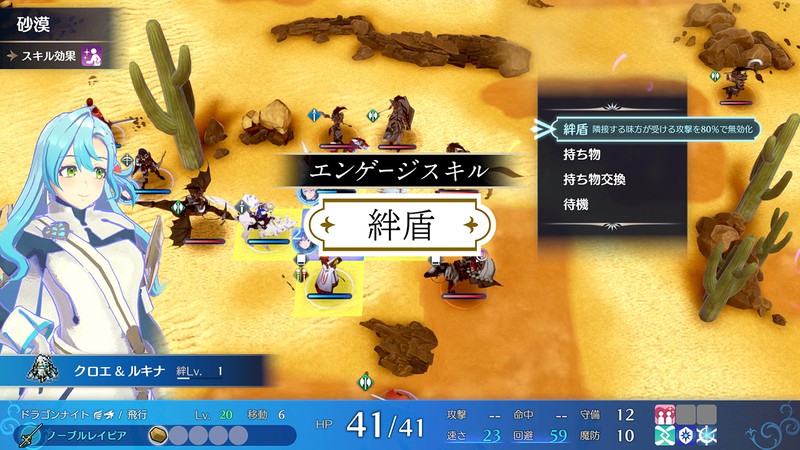Click the blue snowflake hexagon skill icon
This screenshot has width=800, height=450.
coord(685,435)
